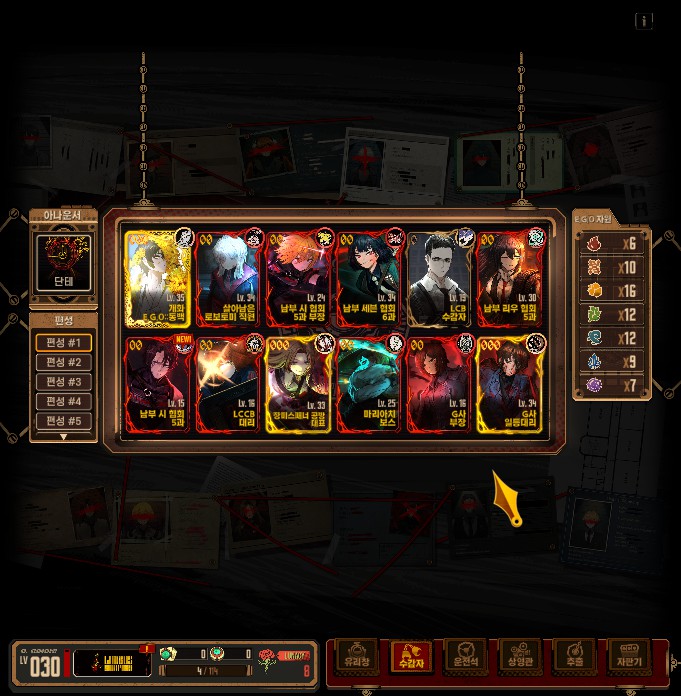
Task: Choose the 편성 #3 formation
Action: click(x=64, y=382)
